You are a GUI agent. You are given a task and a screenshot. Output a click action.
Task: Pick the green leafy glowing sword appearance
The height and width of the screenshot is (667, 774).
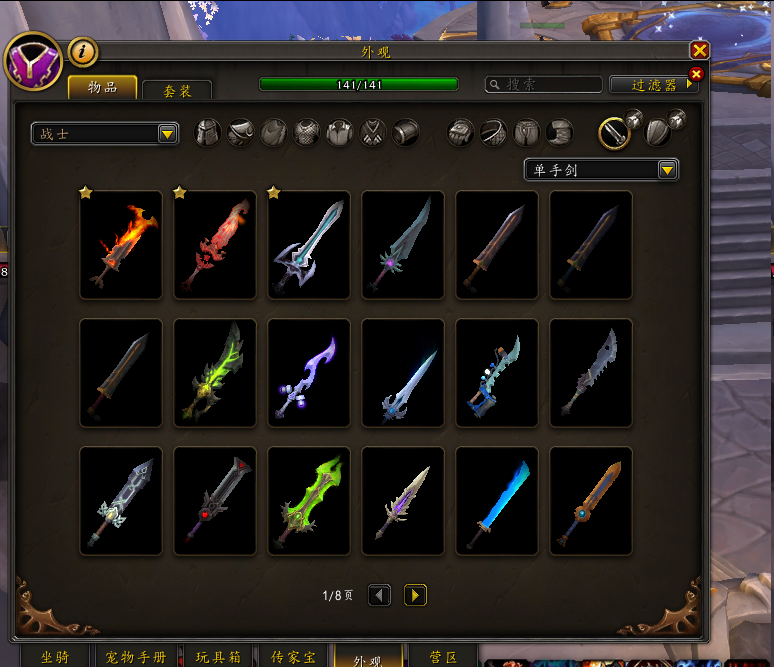coord(215,373)
